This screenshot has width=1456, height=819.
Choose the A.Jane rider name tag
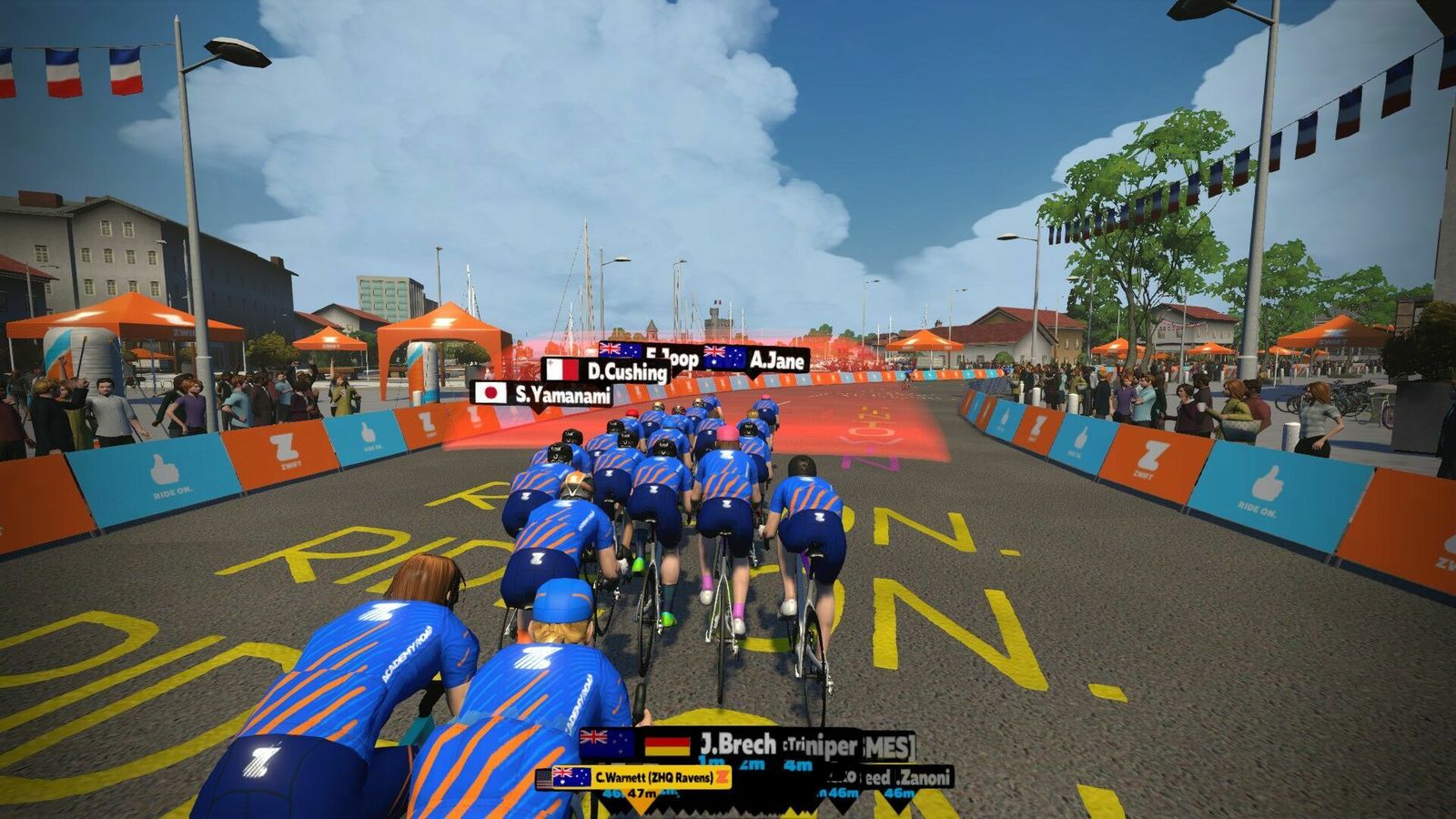click(754, 359)
